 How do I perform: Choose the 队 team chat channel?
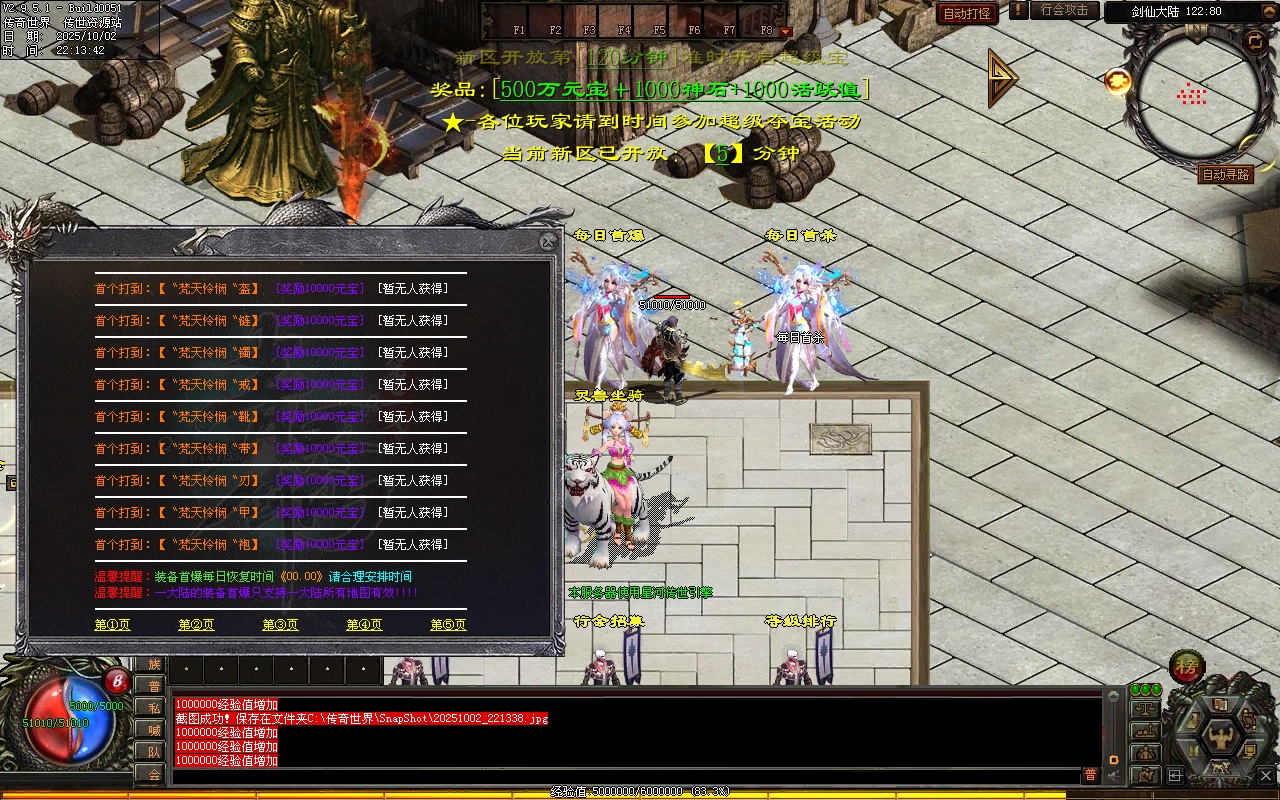pyautogui.click(x=154, y=751)
